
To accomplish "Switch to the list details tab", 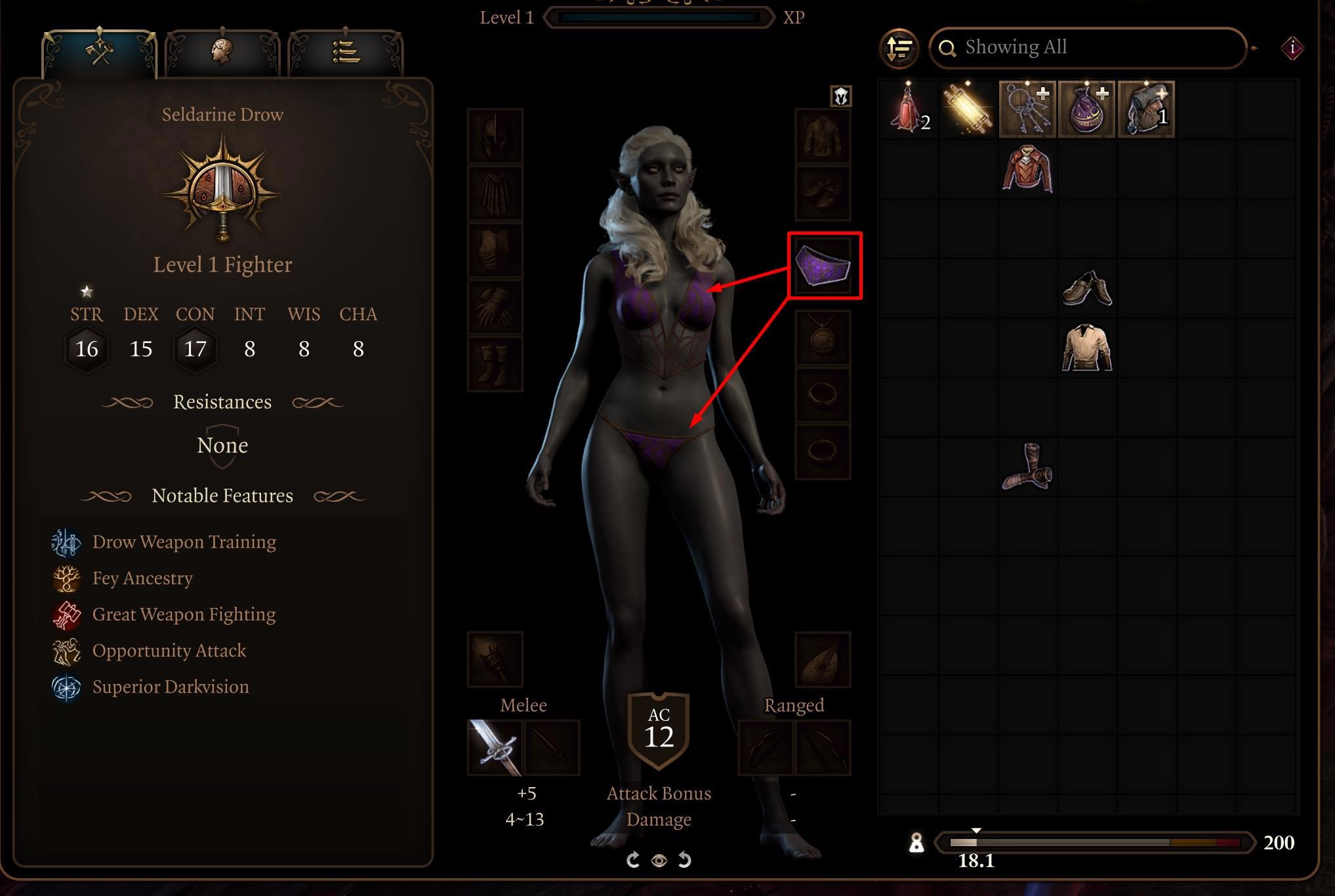I will [346, 52].
